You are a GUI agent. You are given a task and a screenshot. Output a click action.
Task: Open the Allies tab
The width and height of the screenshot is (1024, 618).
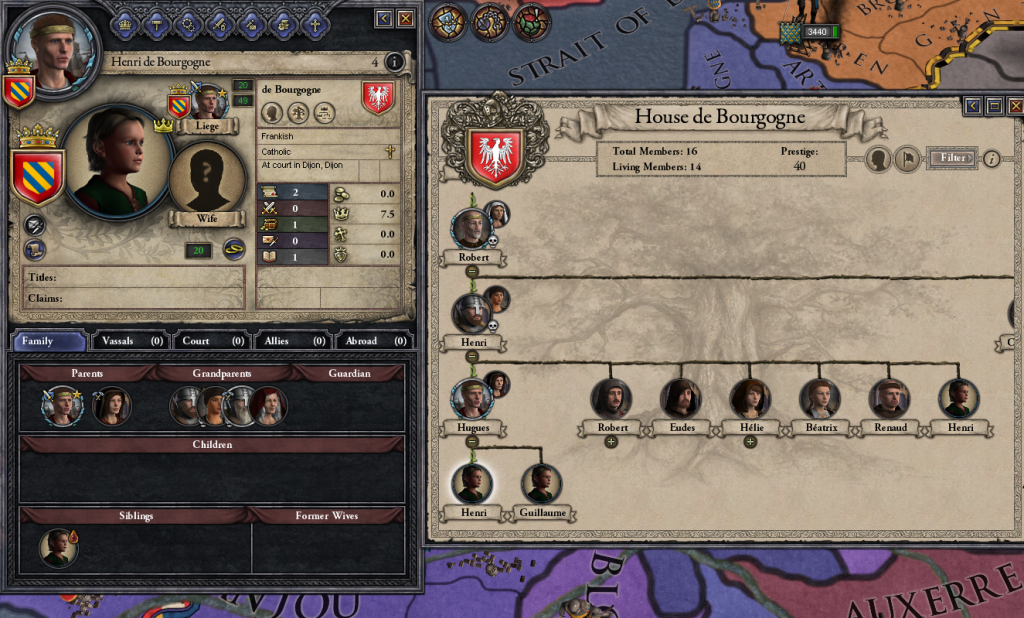pyautogui.click(x=291, y=341)
